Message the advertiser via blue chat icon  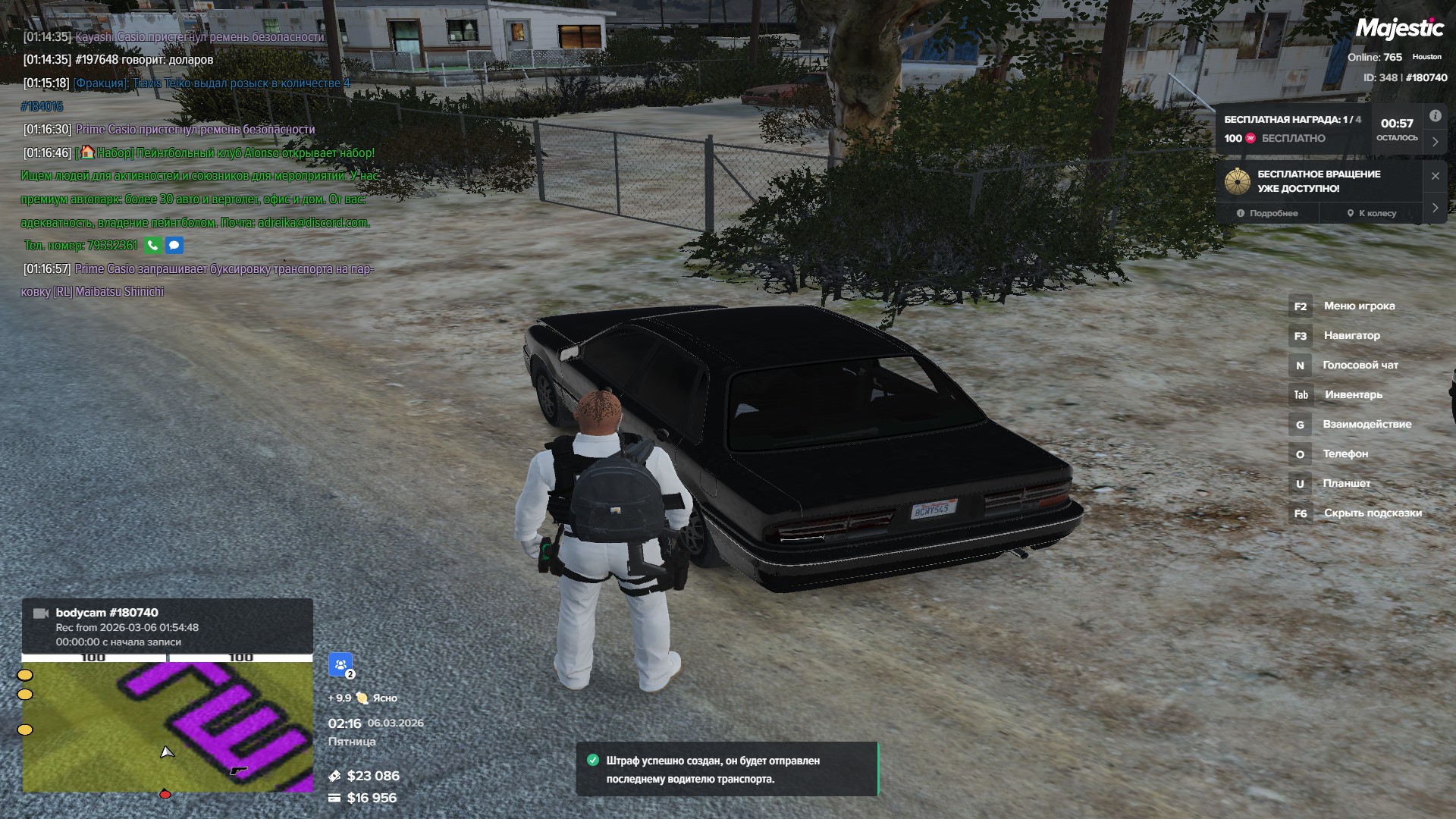tap(174, 246)
